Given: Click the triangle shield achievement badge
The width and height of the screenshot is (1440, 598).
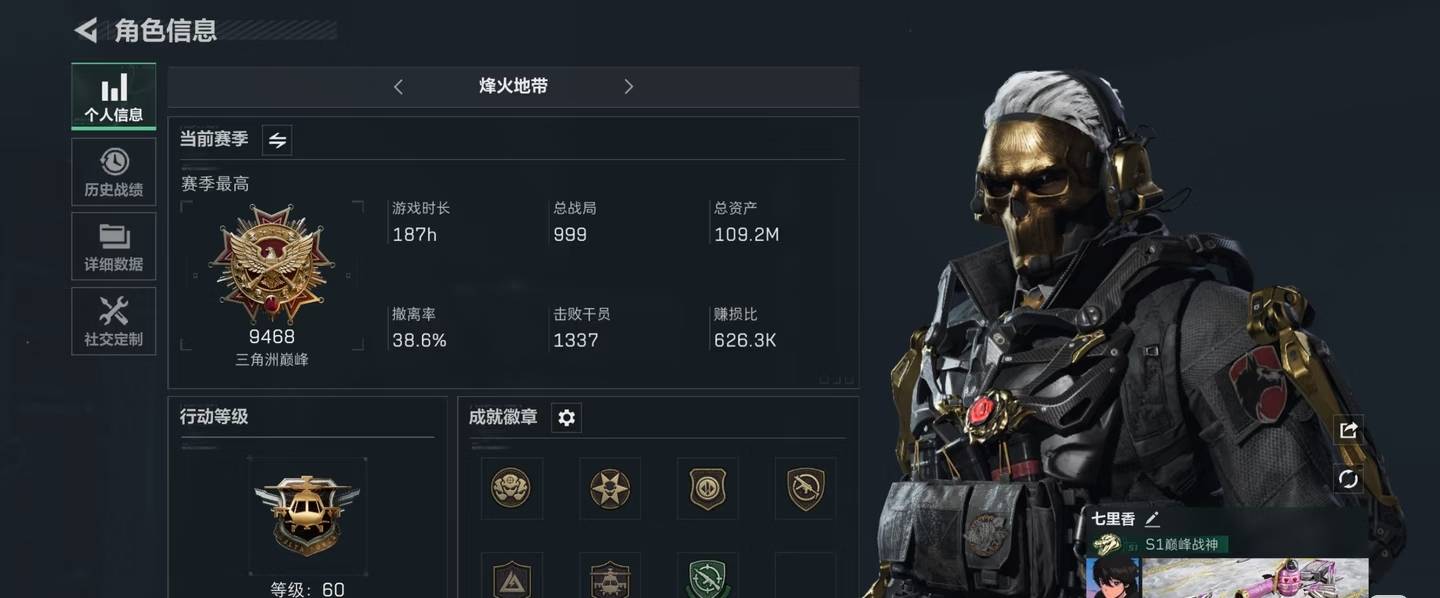Looking at the screenshot, I should pyautogui.click(x=511, y=578).
